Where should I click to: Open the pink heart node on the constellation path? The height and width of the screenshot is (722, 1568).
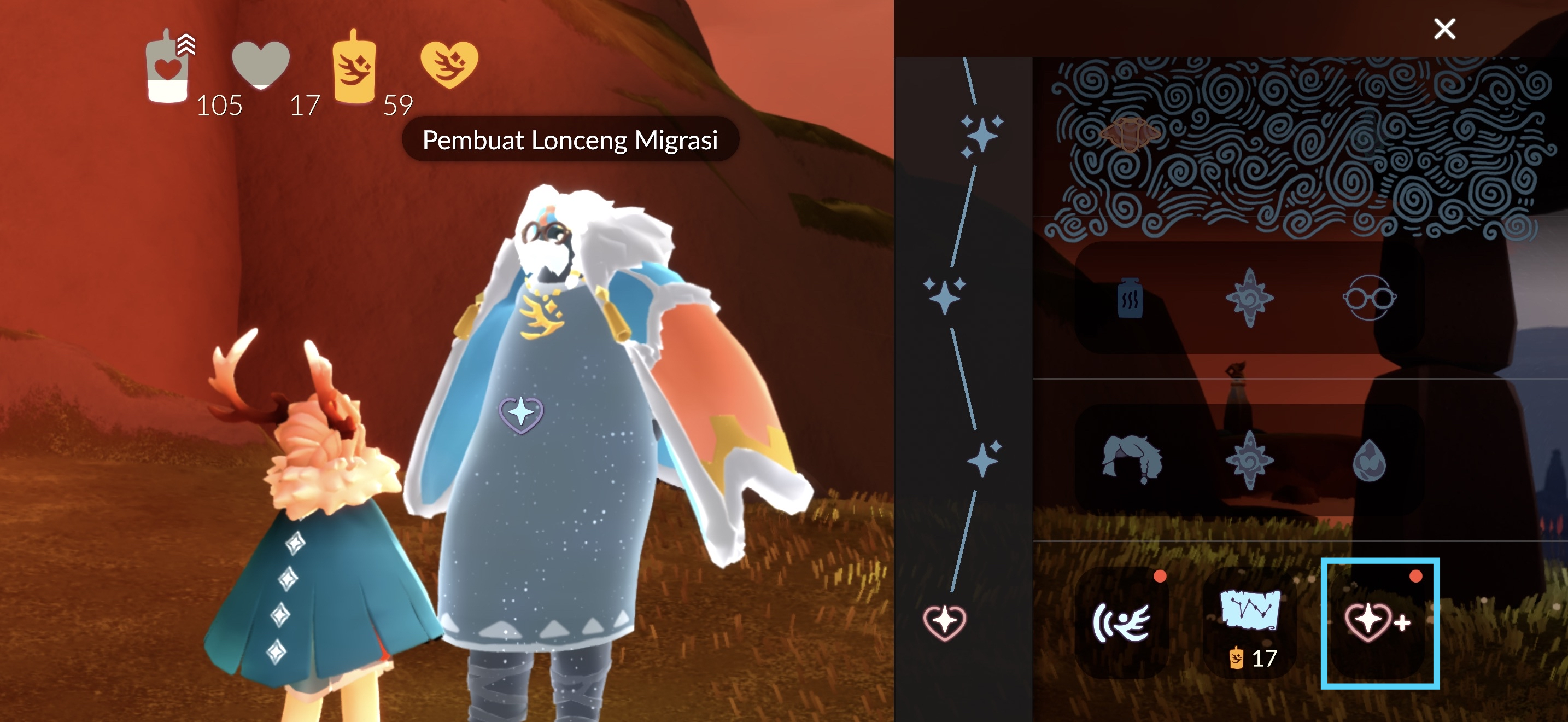click(x=944, y=622)
